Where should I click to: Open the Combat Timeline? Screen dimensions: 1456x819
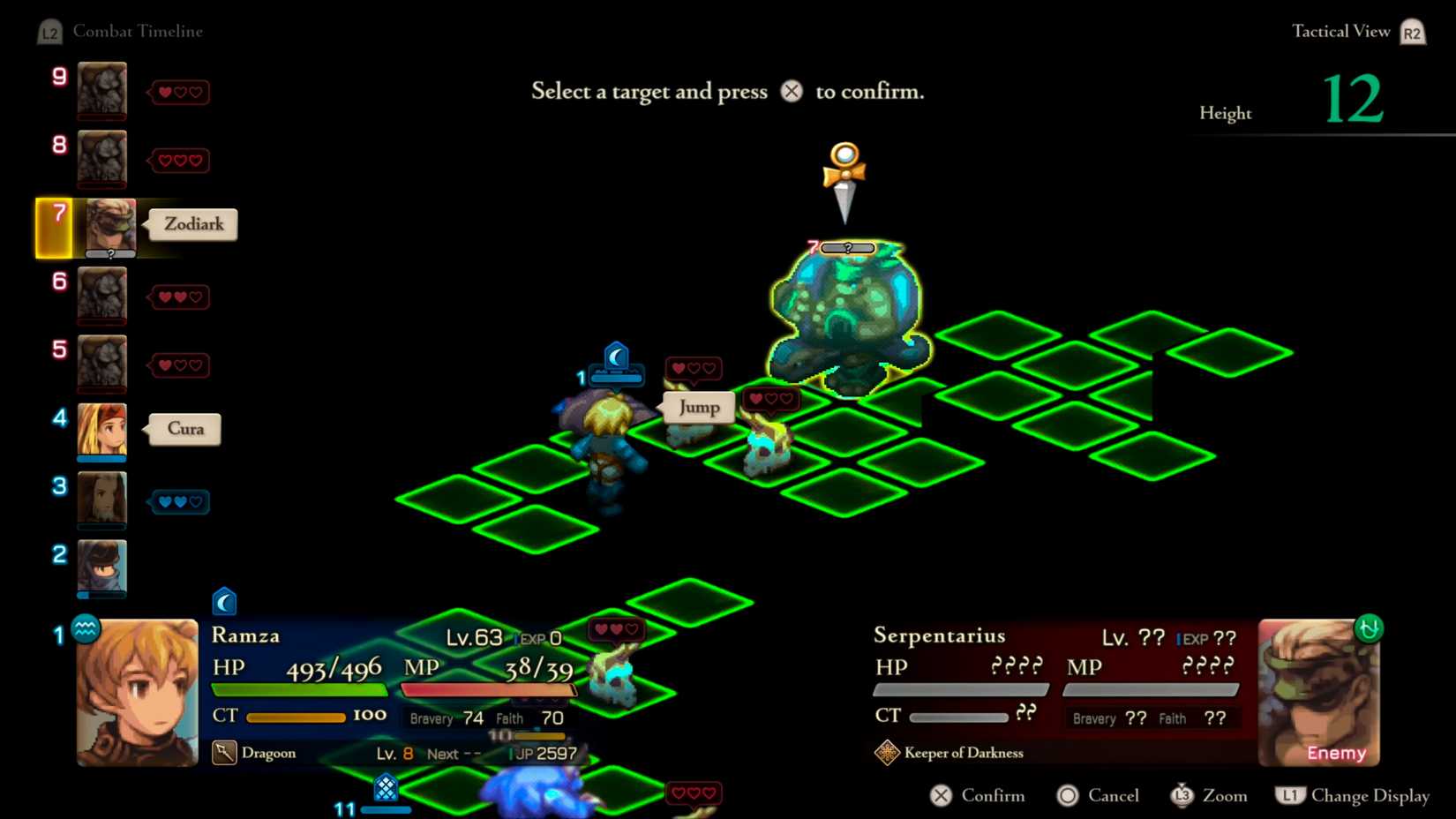click(x=139, y=31)
